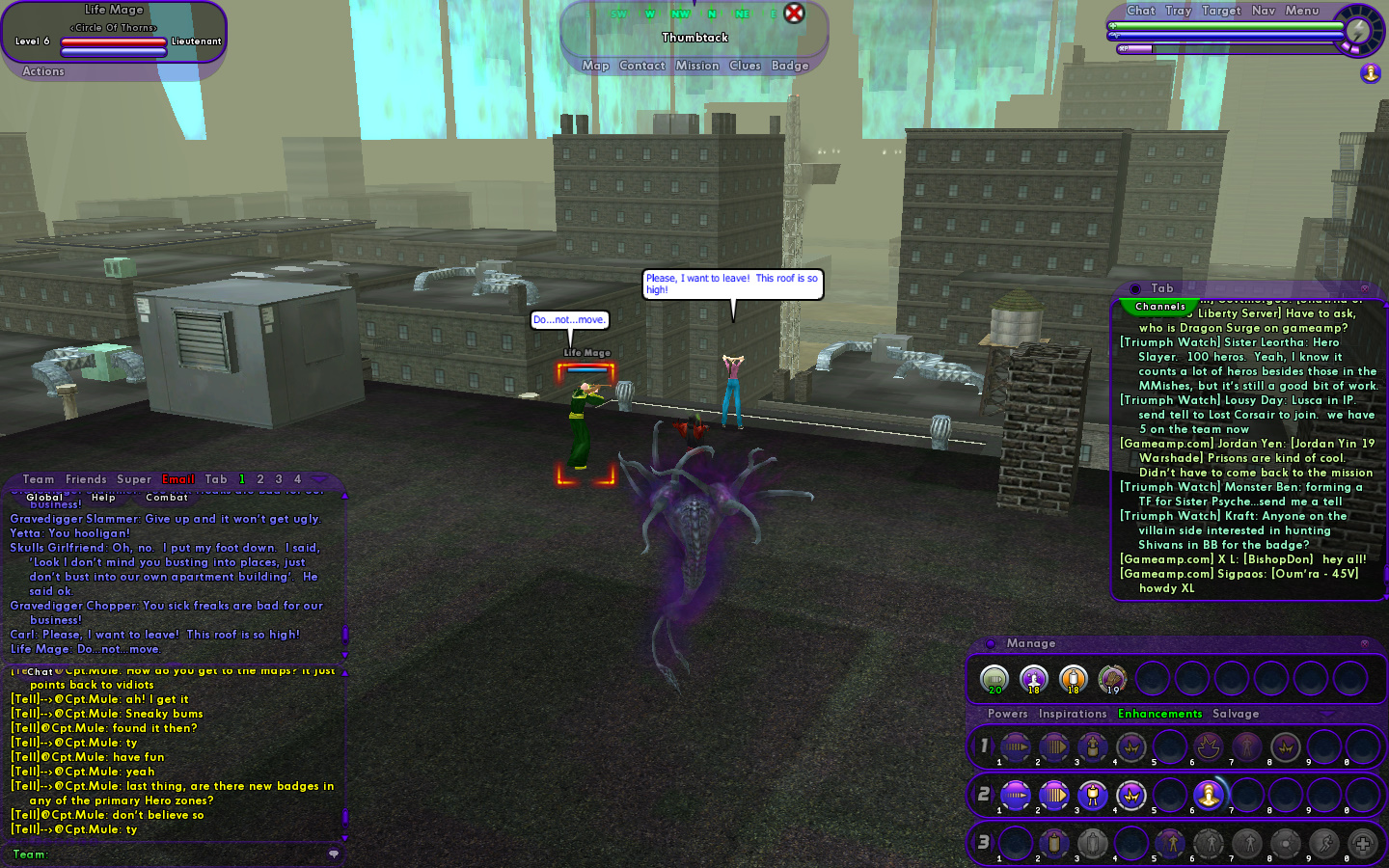This screenshot has height=868, width=1389.
Task: Switch to the Combat chat tab
Action: [167, 498]
